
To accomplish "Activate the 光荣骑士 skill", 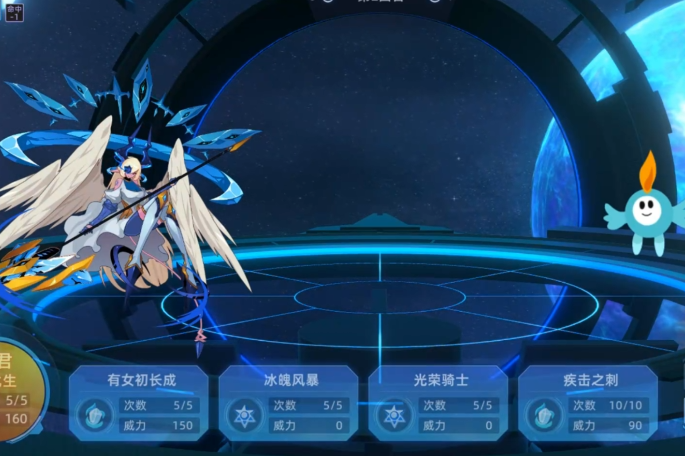I will (438, 403).
